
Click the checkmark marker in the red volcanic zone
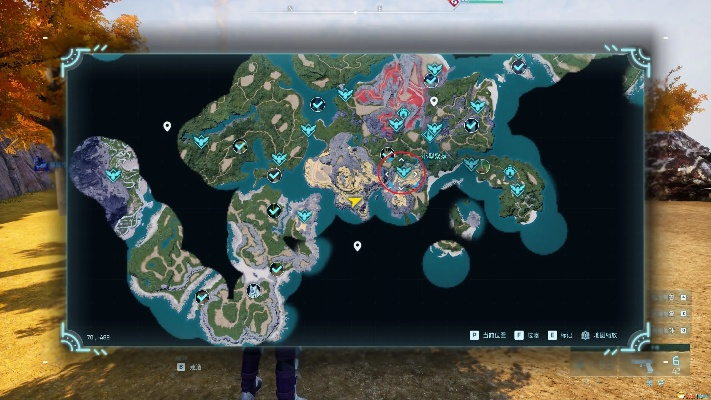(x=430, y=79)
